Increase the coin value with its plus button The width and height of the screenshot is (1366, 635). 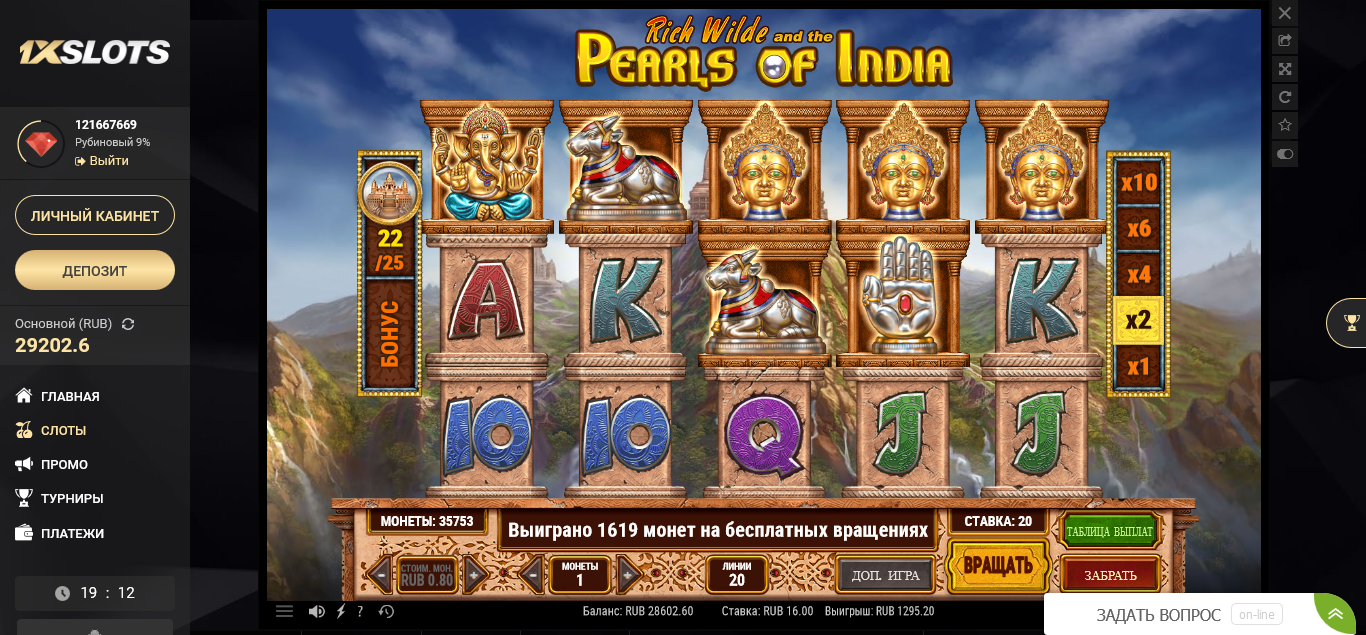(476, 575)
